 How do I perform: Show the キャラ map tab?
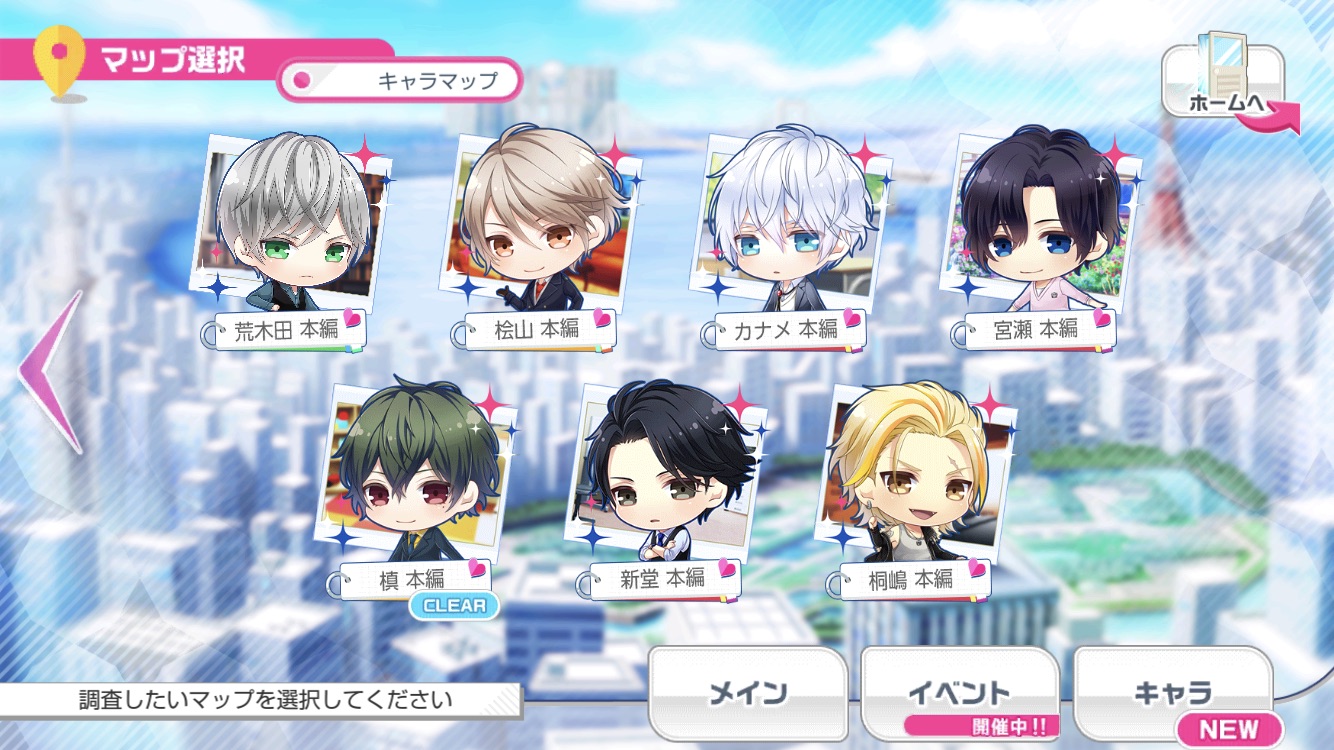point(1172,693)
